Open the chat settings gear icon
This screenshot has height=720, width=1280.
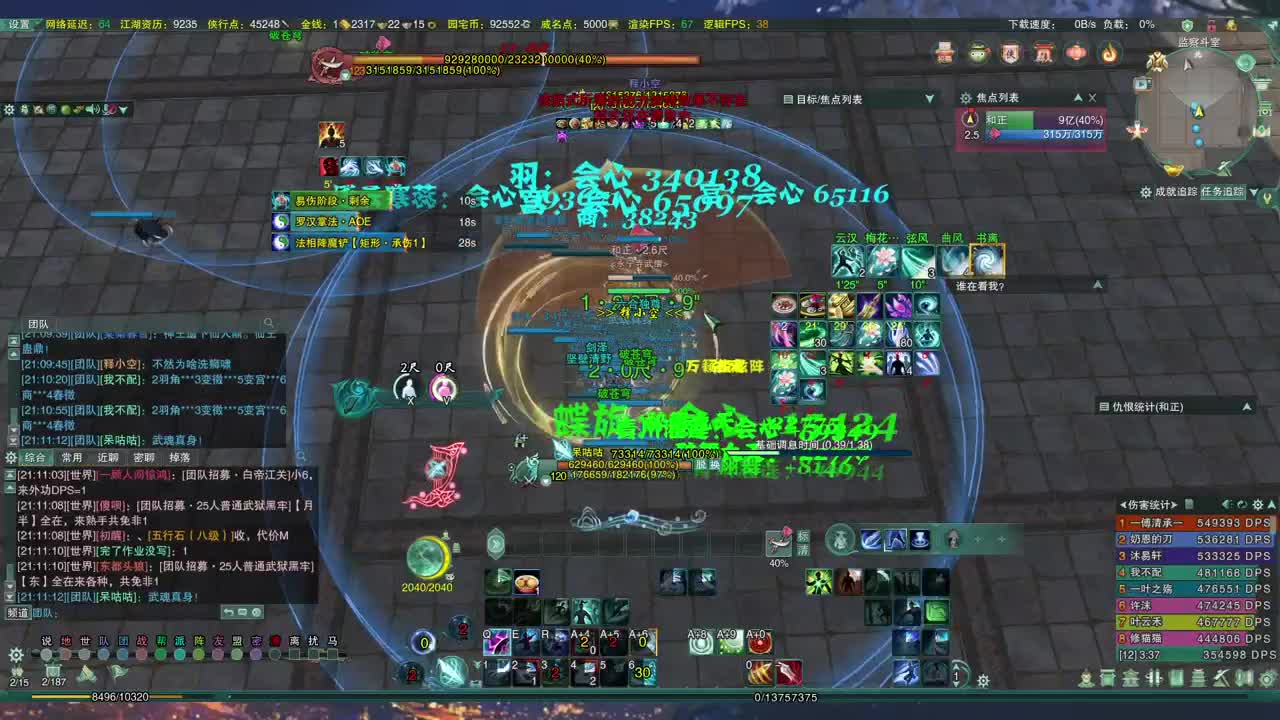coord(10,457)
